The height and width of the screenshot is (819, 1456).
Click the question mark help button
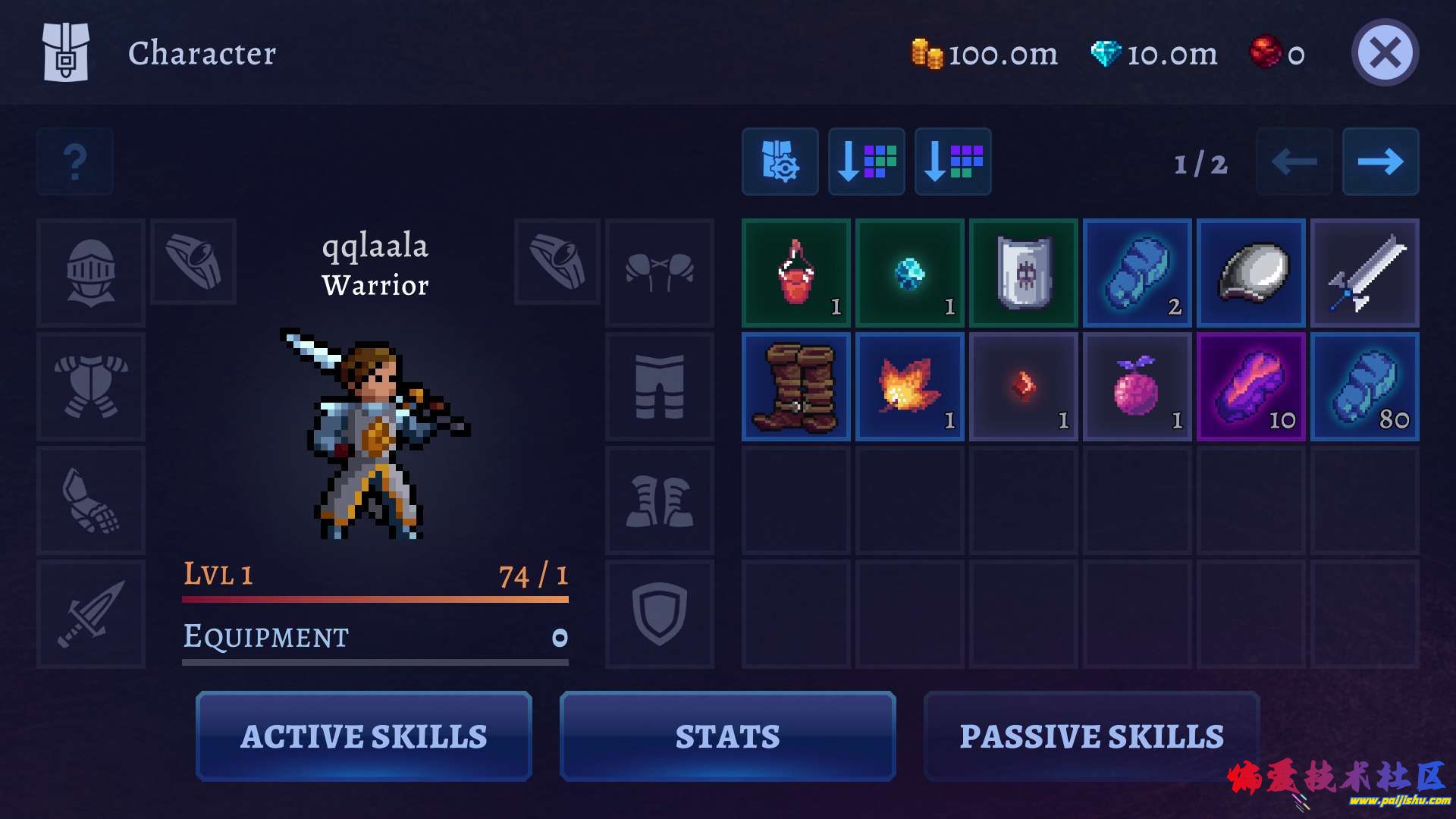point(75,162)
